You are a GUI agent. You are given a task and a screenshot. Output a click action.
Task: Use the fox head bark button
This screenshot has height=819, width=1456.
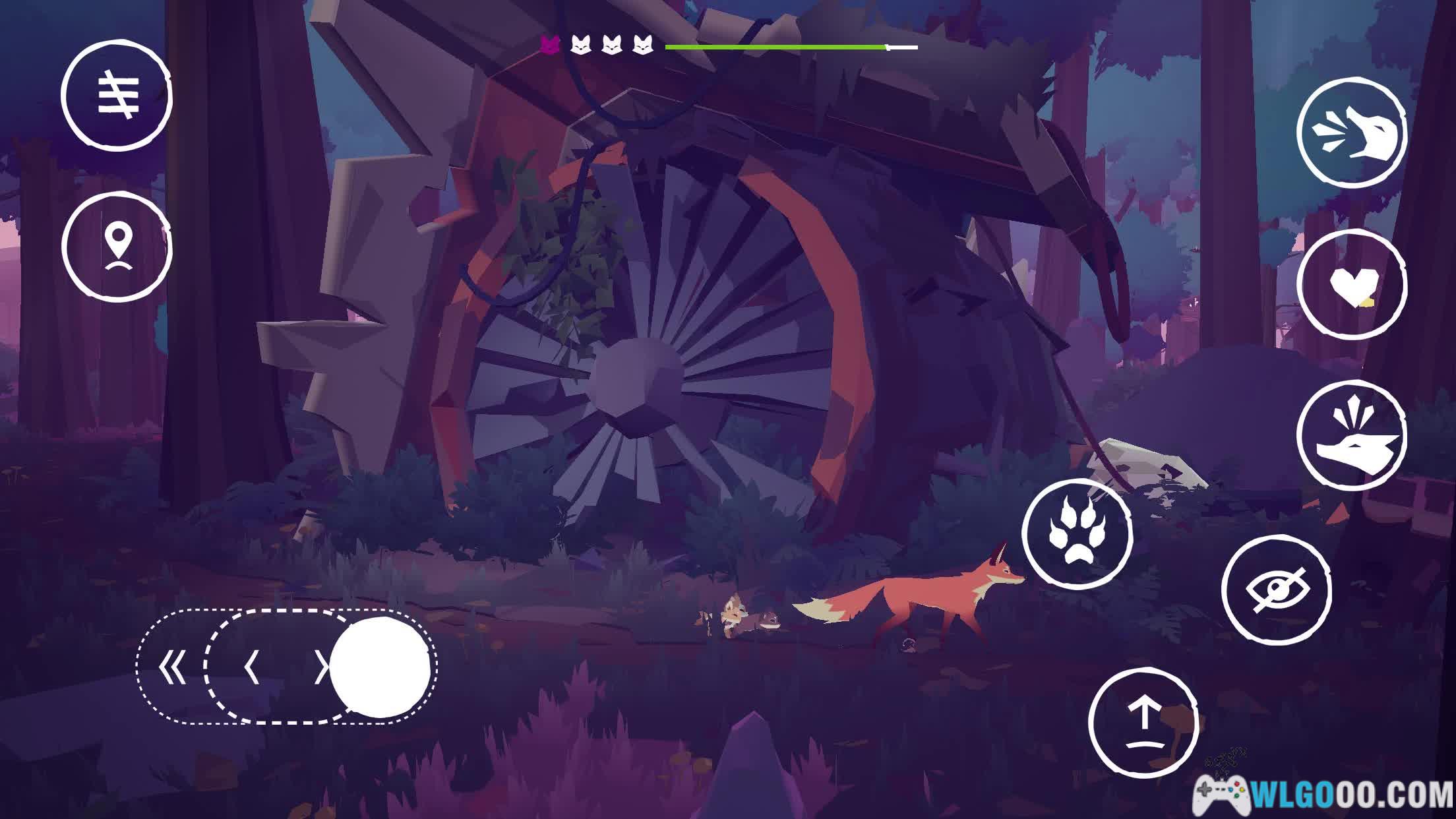pyautogui.click(x=1351, y=436)
